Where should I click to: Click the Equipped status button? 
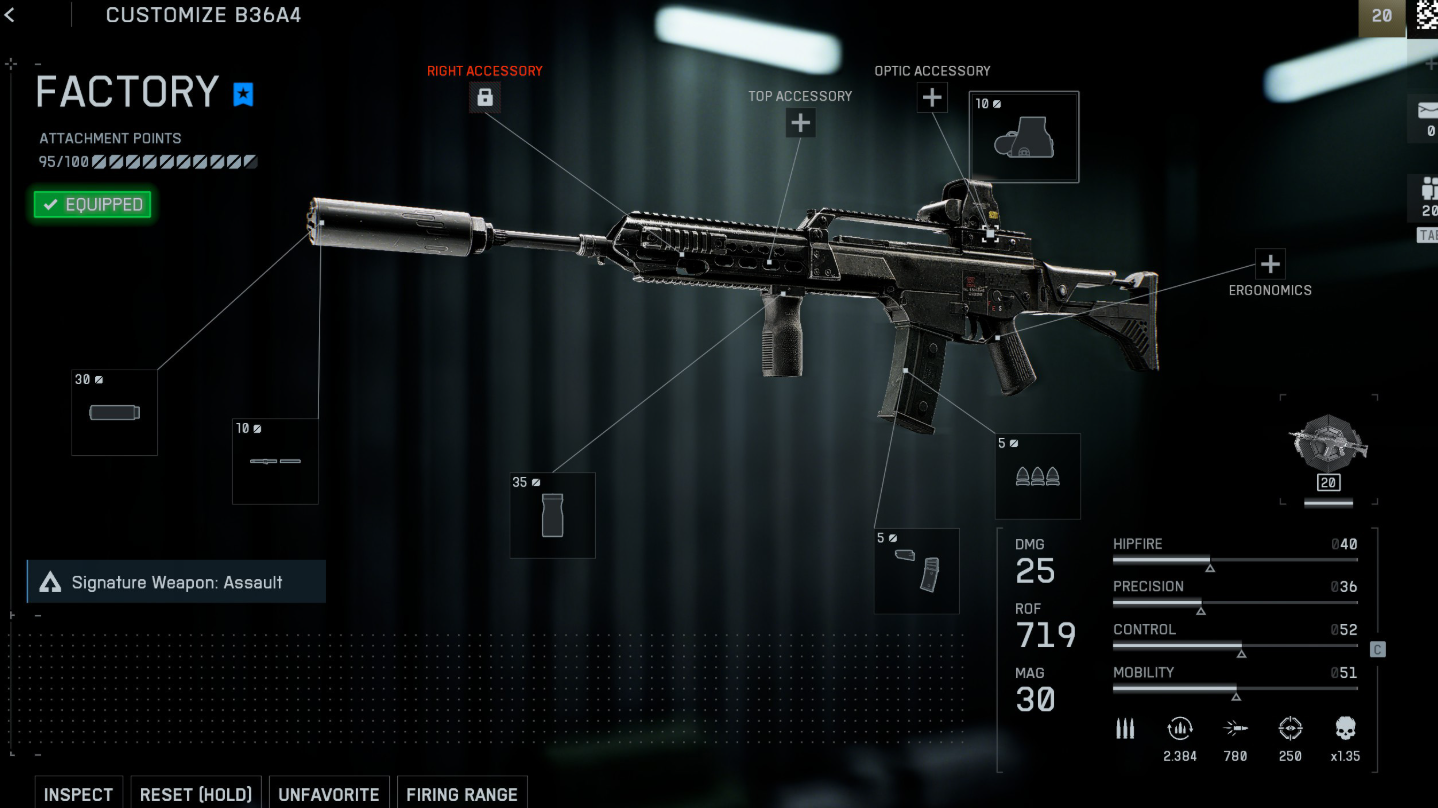tap(92, 205)
